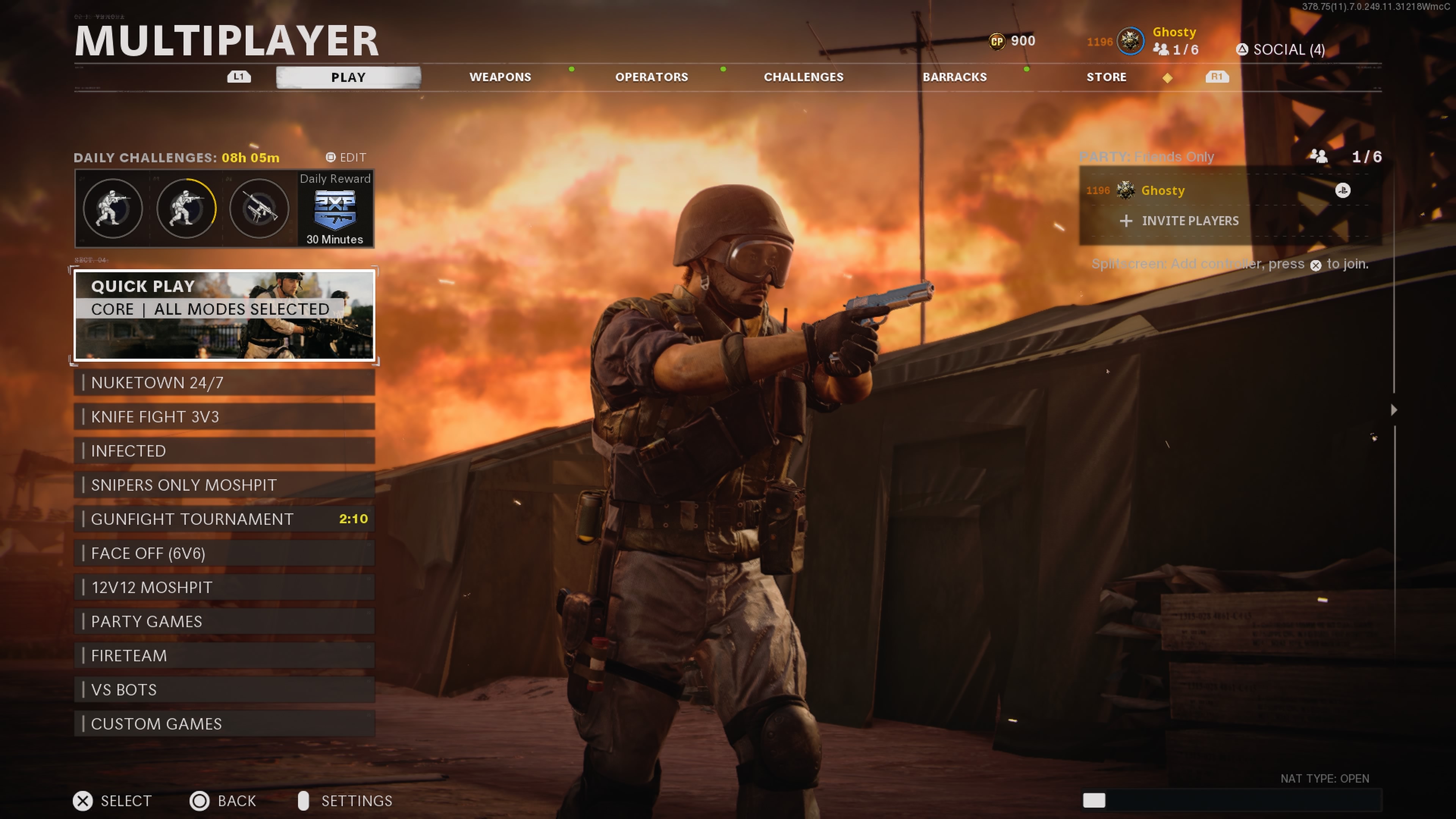Viewport: 1456px width, 819px height.
Task: Select the Play tab
Action: coord(348,77)
